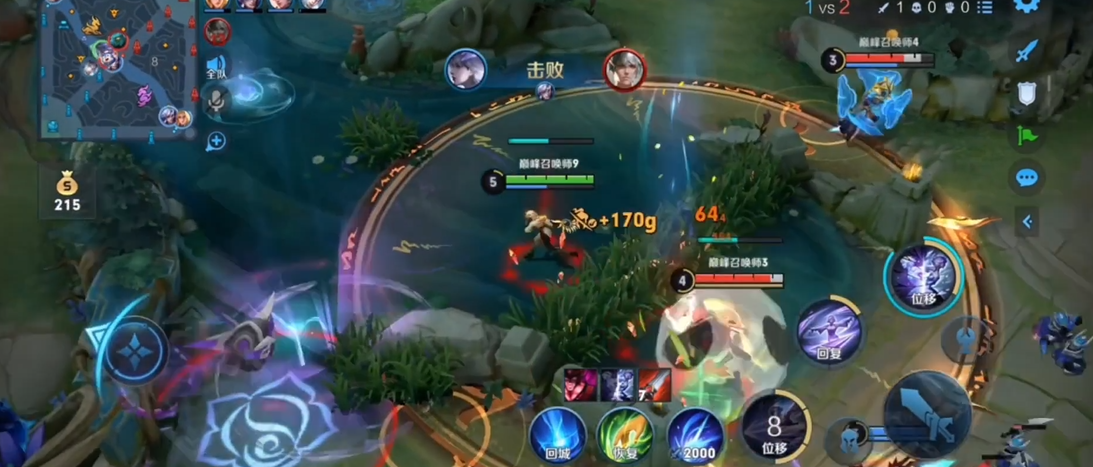Use the red sword equipment item icon
The image size is (1093, 467).
655,385
